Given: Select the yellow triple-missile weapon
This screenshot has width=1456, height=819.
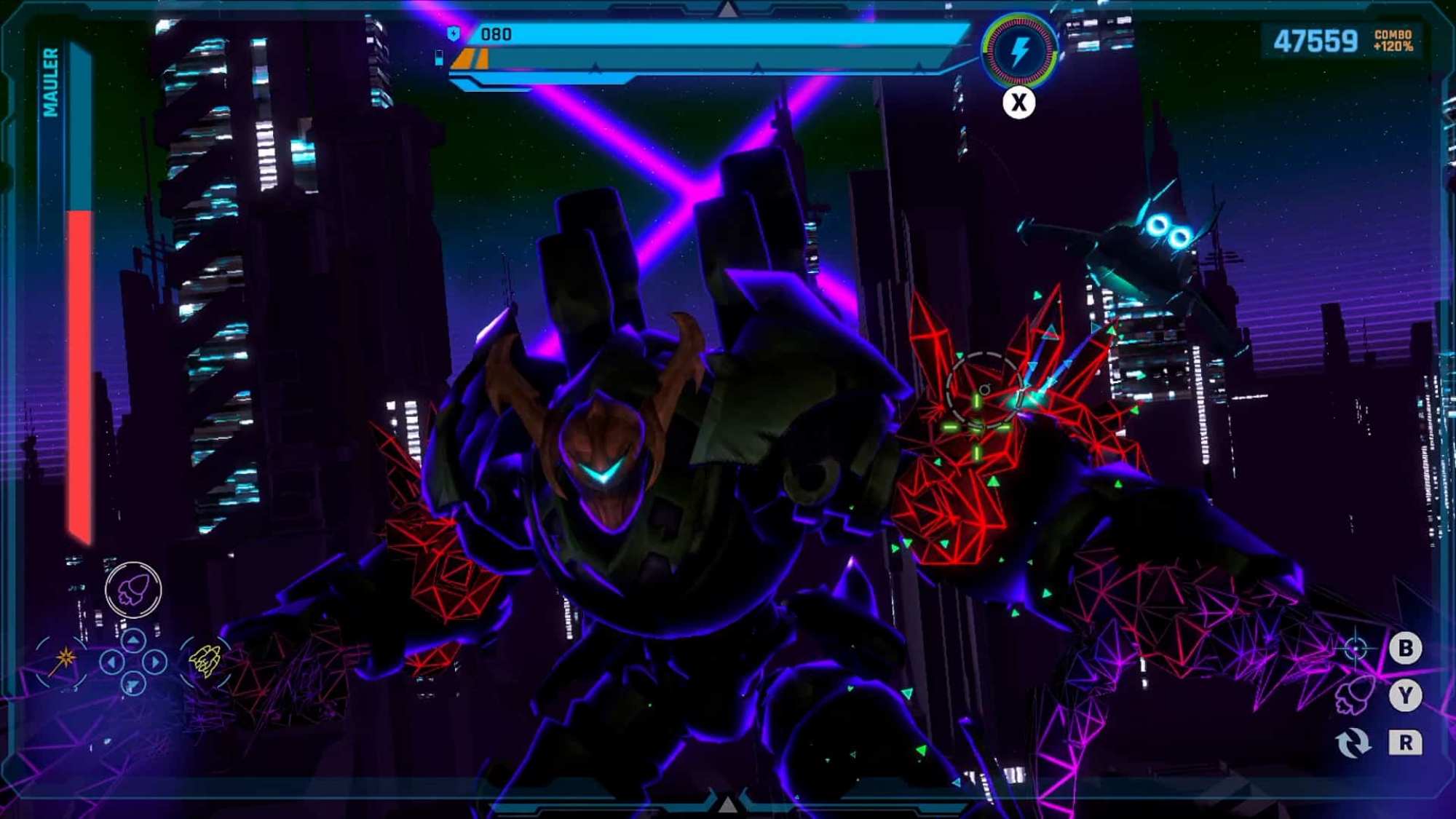Looking at the screenshot, I should pyautogui.click(x=205, y=660).
